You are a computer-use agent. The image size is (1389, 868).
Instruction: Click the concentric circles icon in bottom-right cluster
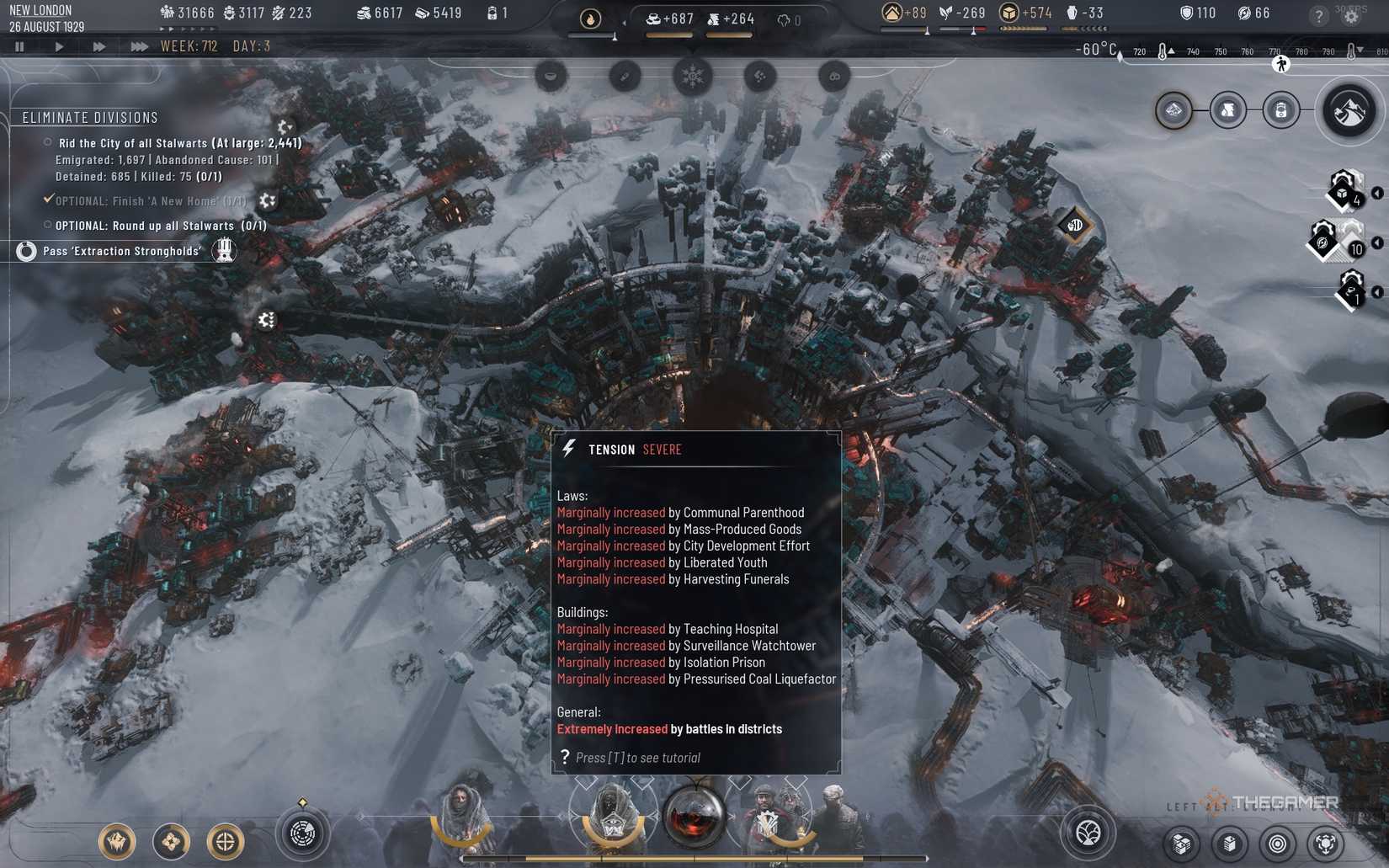pos(1278,844)
